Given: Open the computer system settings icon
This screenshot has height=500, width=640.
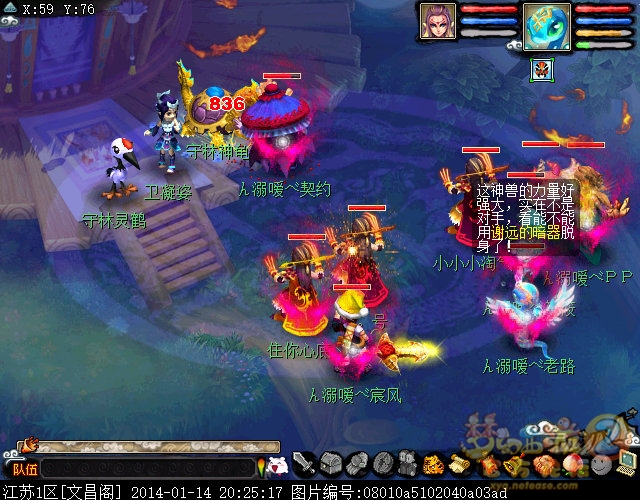Looking at the screenshot, I should pyautogui.click(x=625, y=463).
